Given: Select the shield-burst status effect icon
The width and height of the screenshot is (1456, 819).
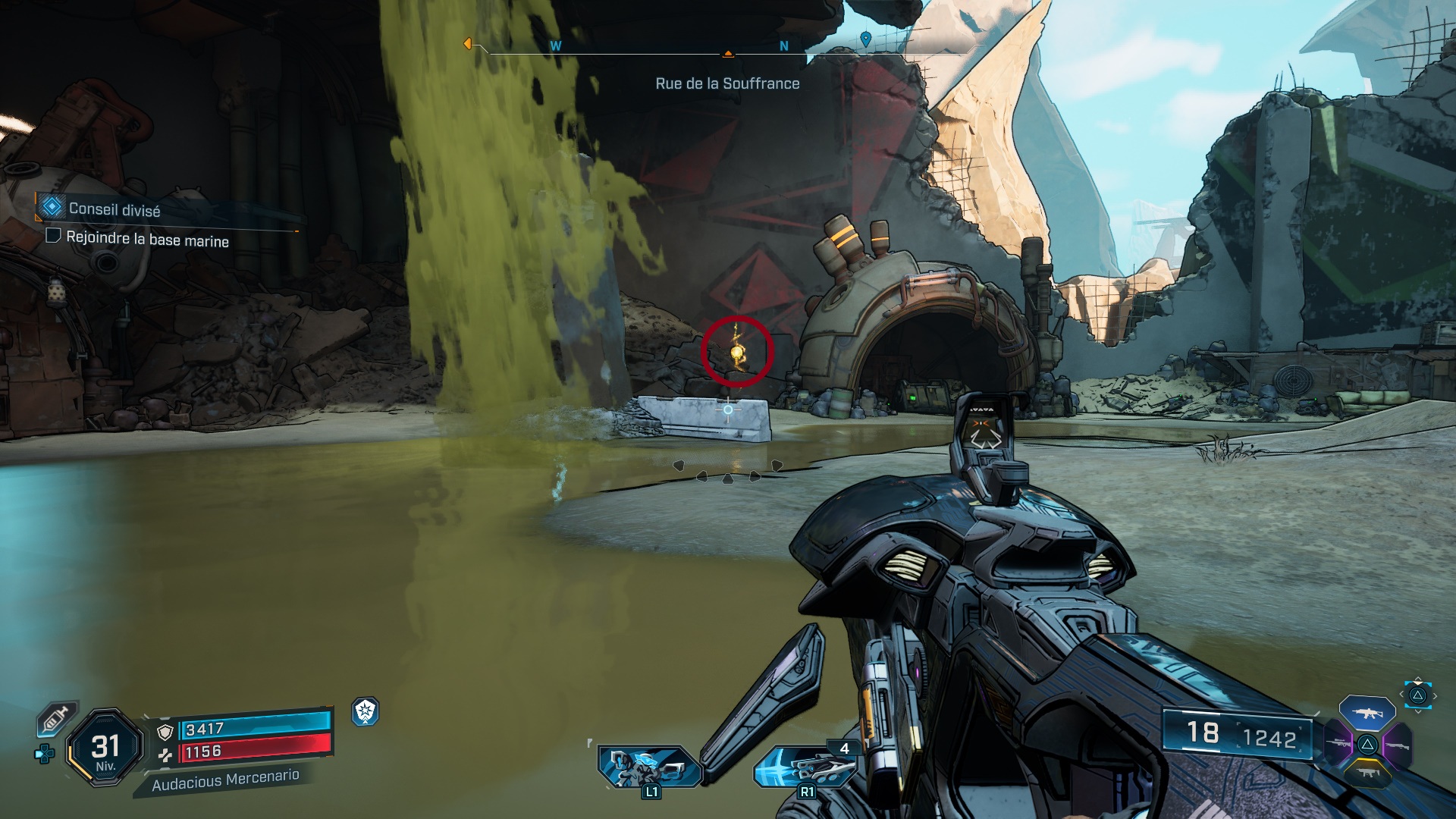Looking at the screenshot, I should pyautogui.click(x=366, y=711).
